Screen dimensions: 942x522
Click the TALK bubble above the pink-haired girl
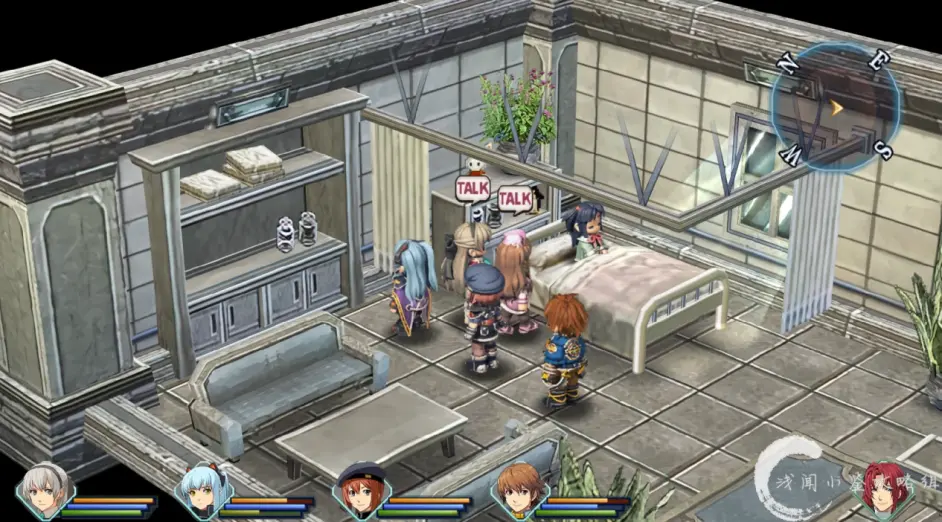point(514,199)
